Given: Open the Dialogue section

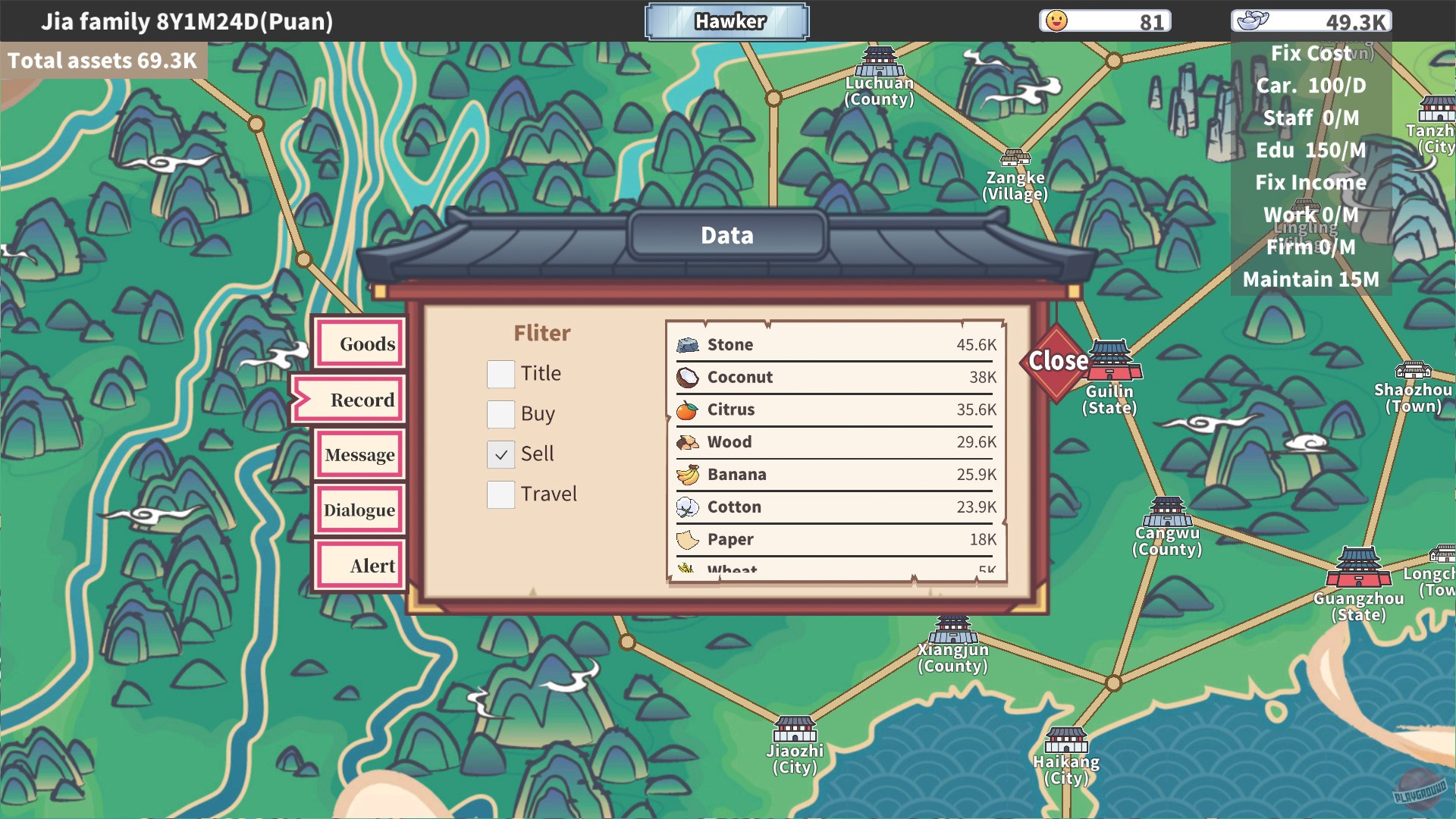Looking at the screenshot, I should coord(360,510).
